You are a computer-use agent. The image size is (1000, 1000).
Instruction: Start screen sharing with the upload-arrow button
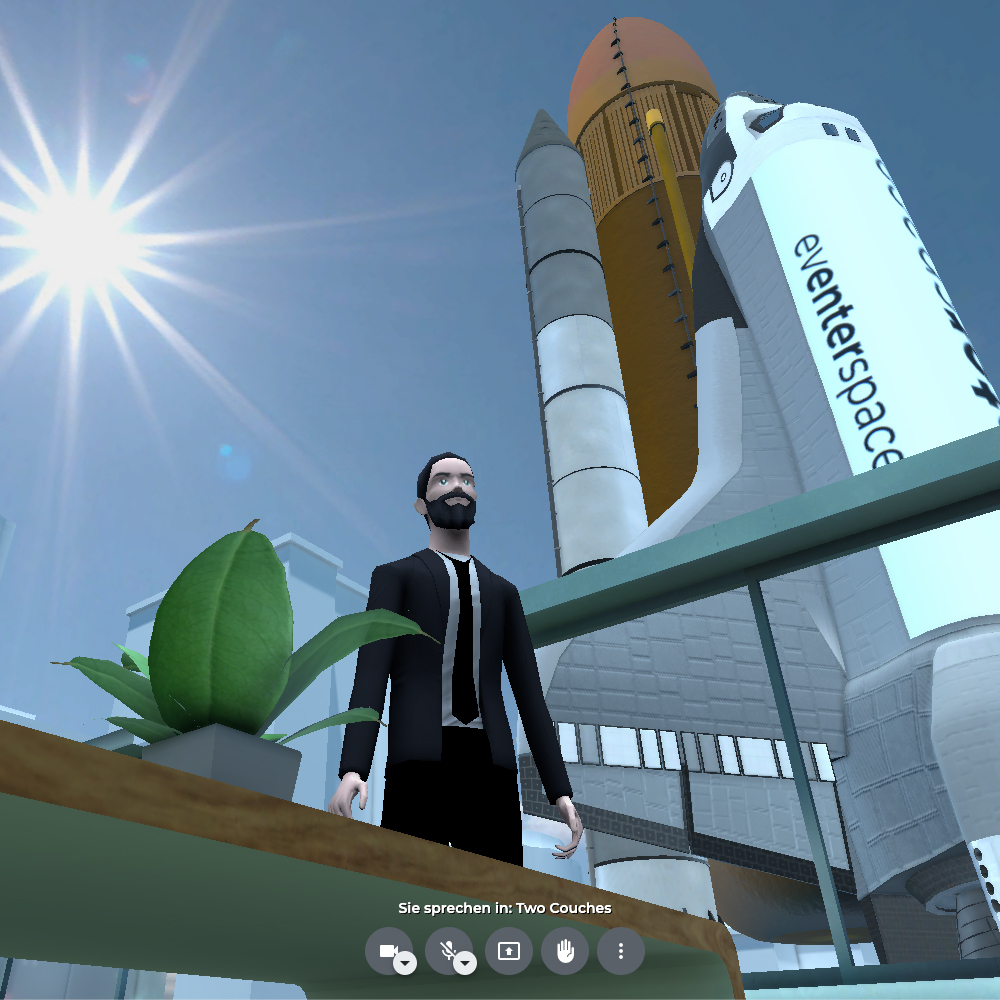click(509, 951)
